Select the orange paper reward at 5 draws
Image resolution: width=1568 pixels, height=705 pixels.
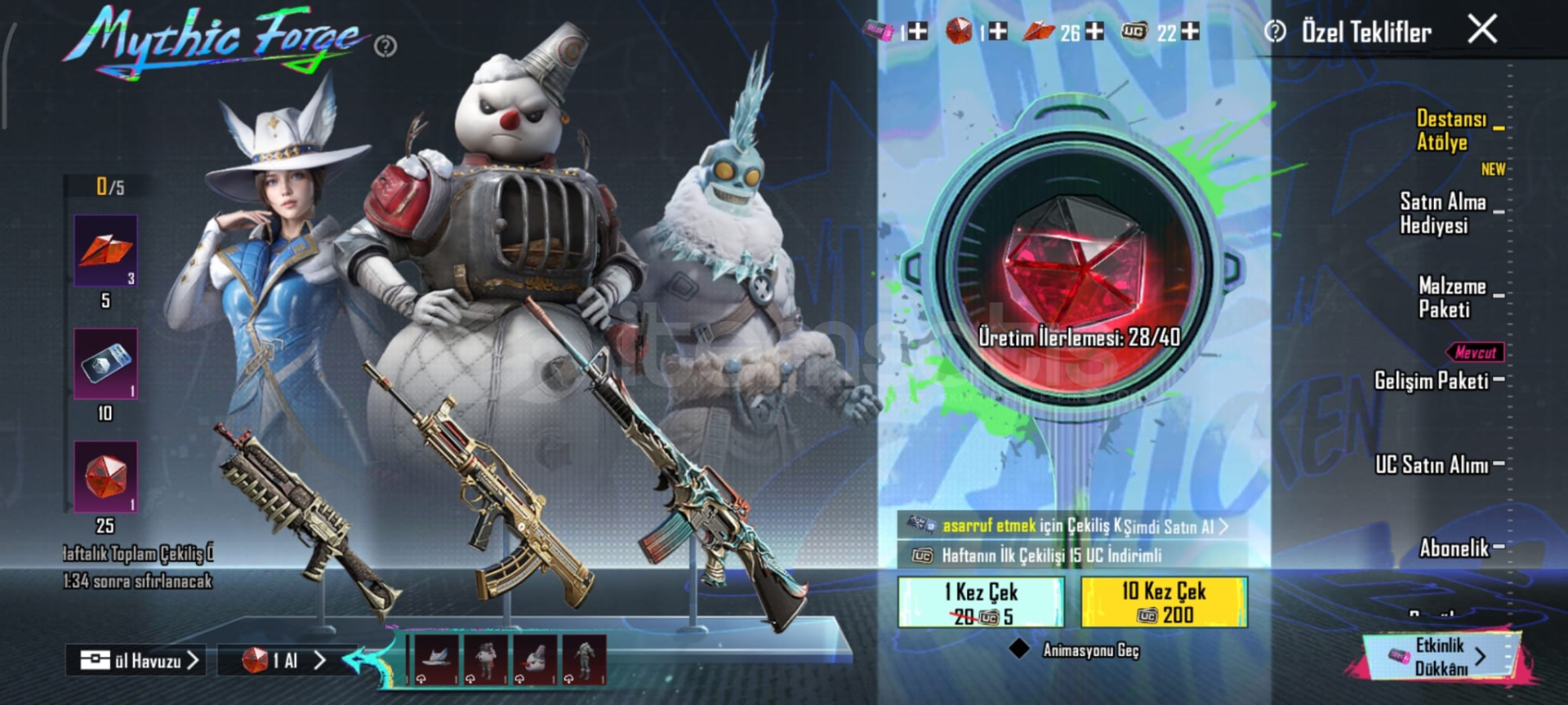tap(106, 251)
